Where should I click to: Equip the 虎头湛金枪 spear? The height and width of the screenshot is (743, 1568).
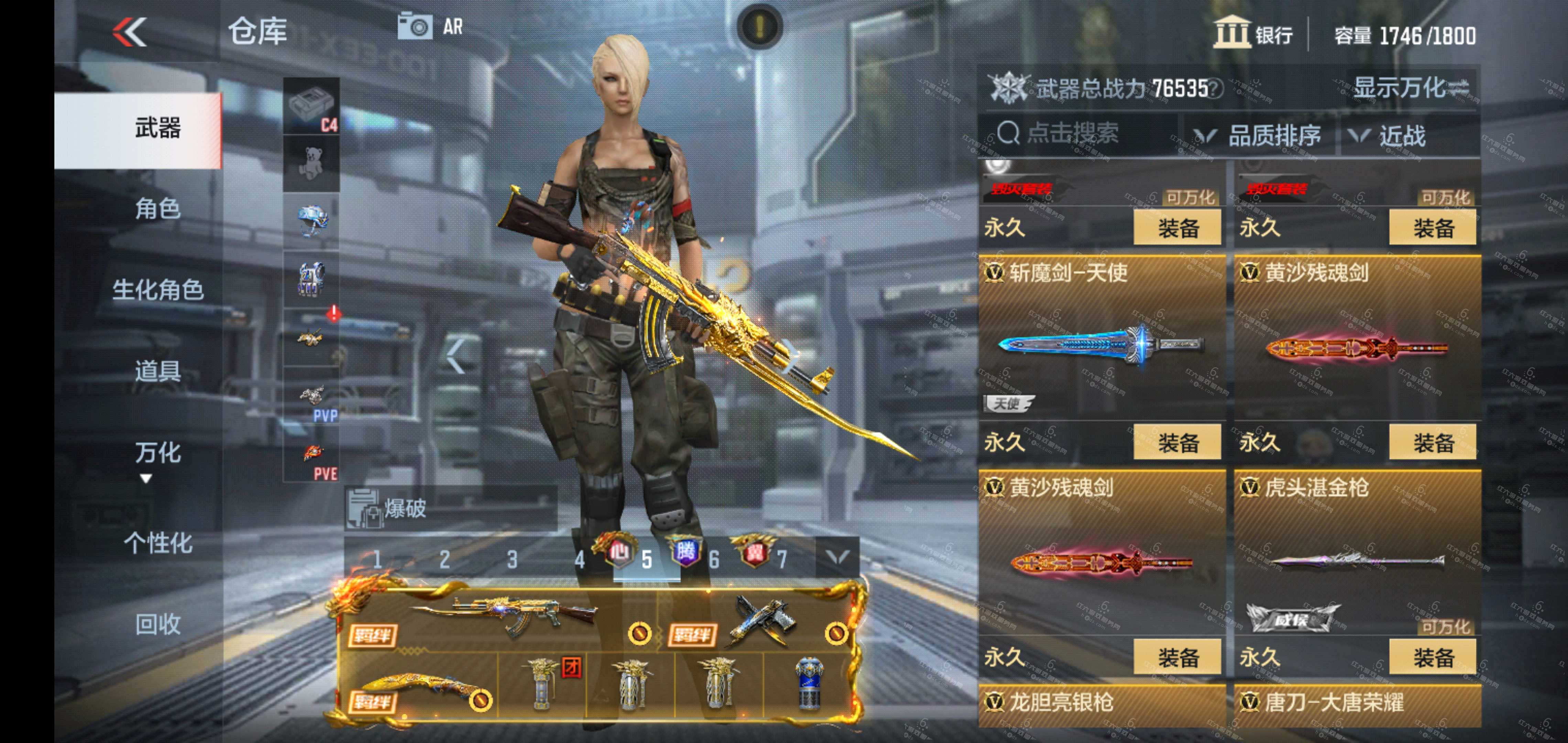click(1432, 657)
